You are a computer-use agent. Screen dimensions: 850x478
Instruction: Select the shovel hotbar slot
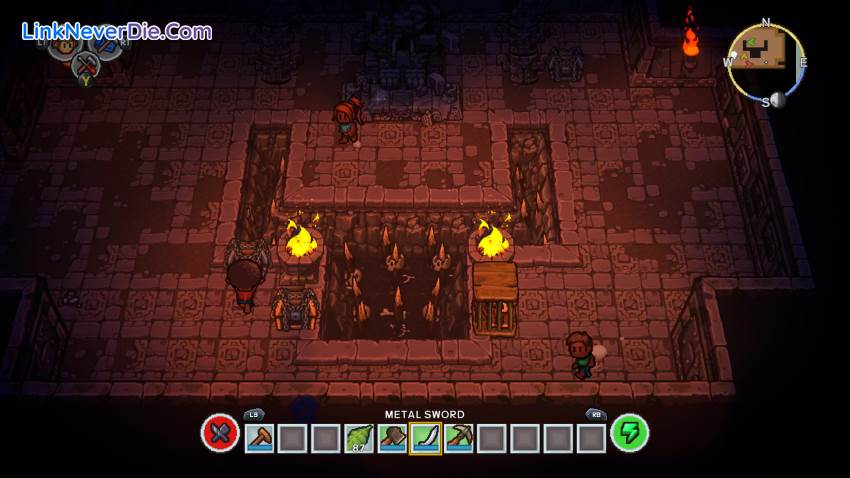point(259,438)
